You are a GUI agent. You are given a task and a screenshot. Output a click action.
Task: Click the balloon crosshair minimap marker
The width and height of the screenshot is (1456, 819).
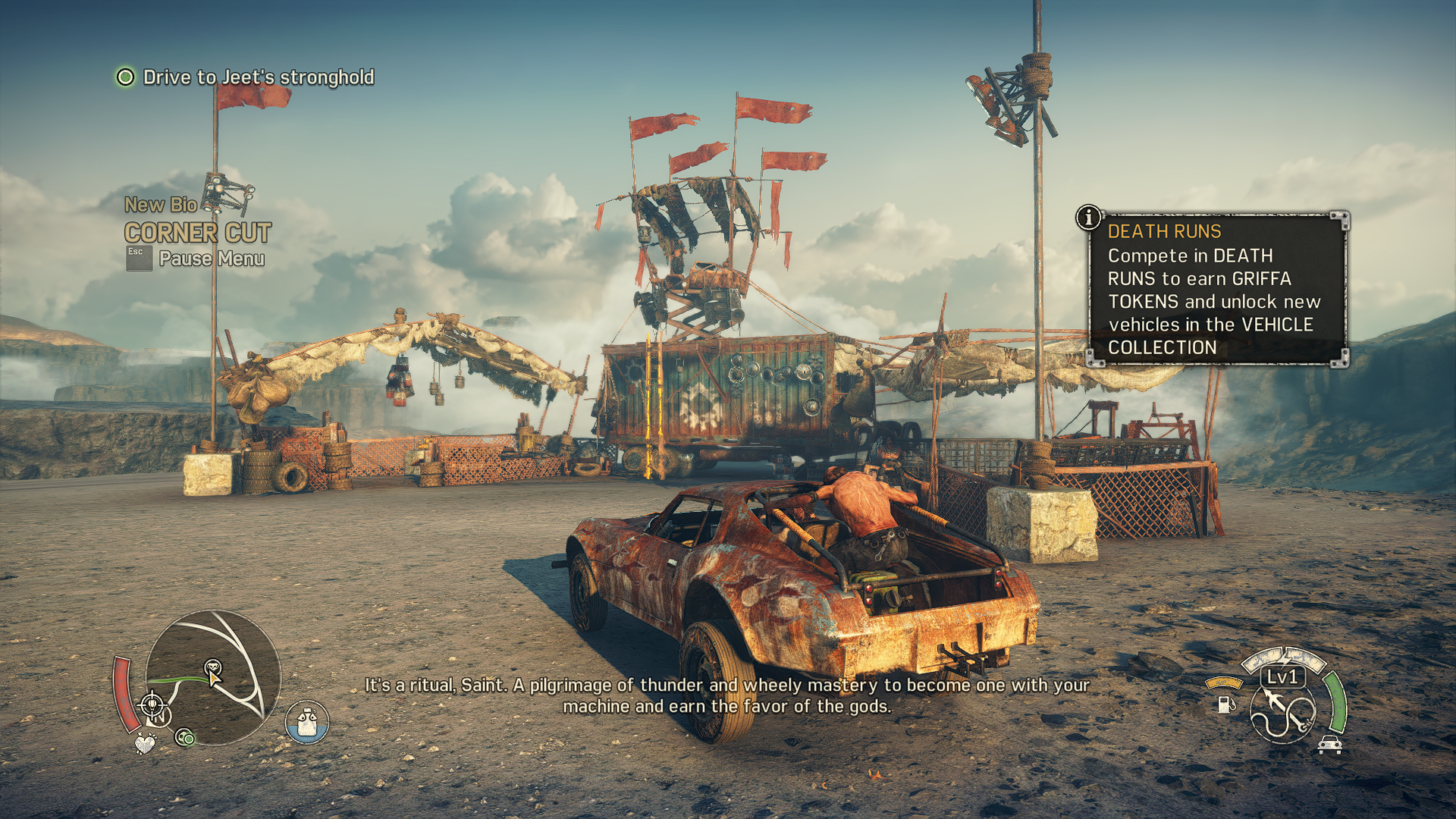click(152, 706)
